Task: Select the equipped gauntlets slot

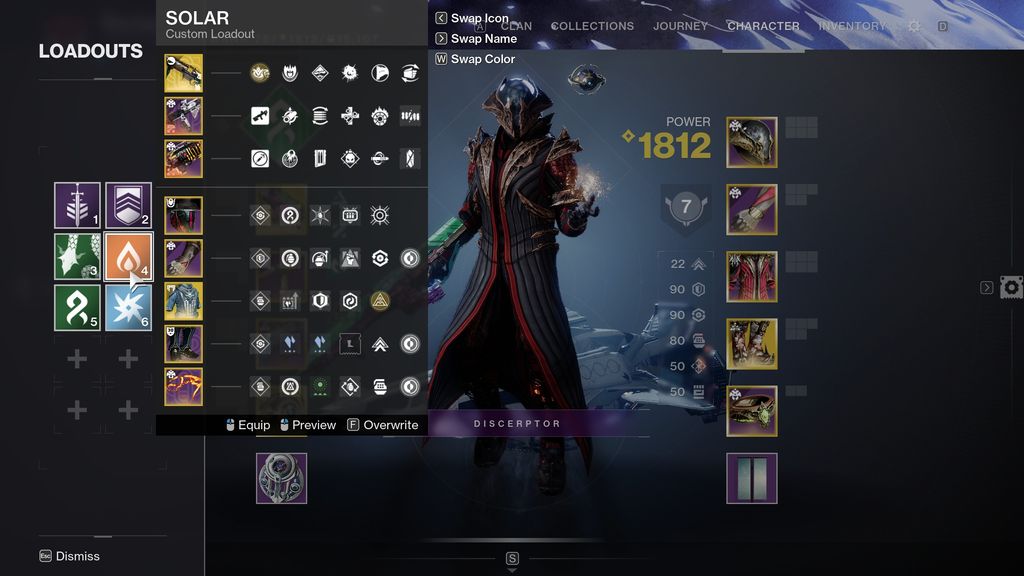Action: tap(752, 209)
